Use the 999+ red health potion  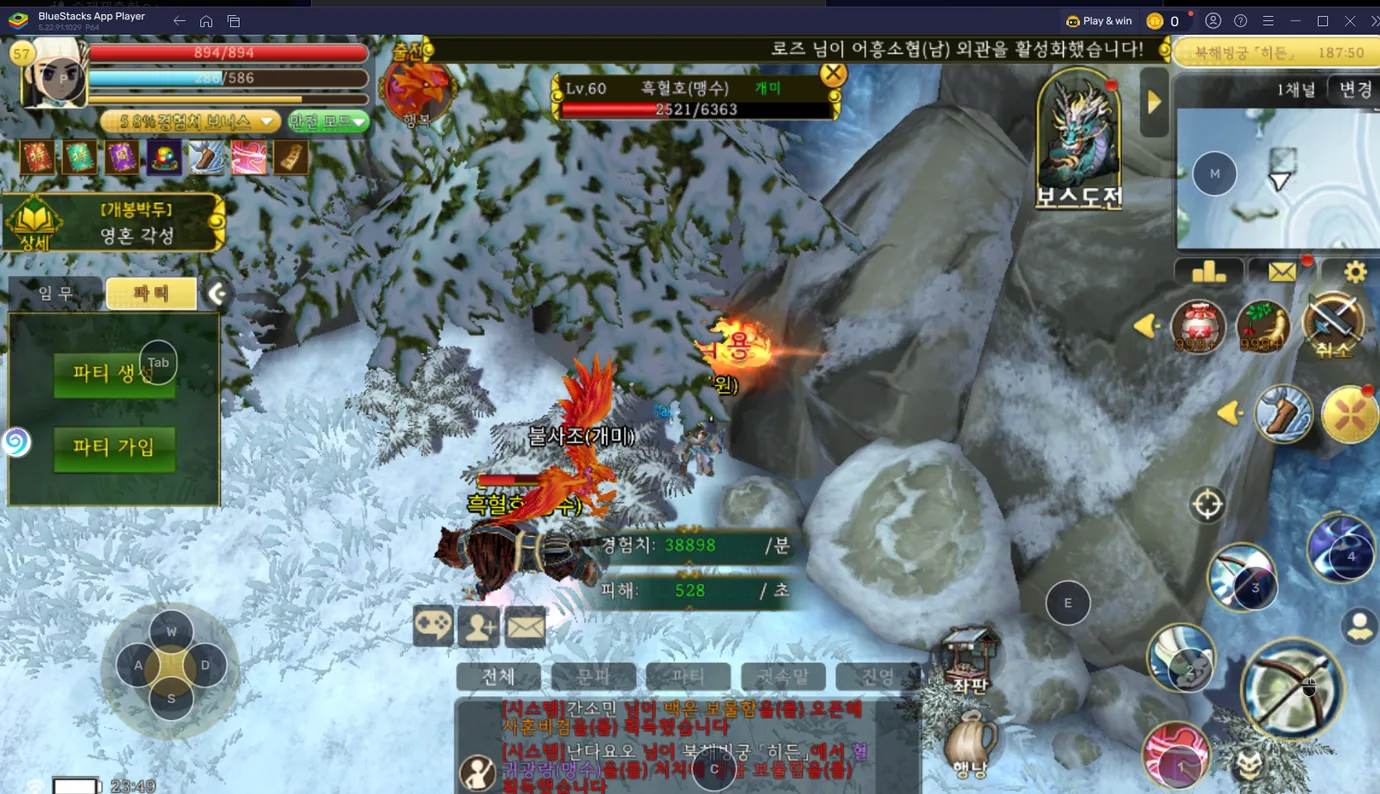(x=1196, y=327)
